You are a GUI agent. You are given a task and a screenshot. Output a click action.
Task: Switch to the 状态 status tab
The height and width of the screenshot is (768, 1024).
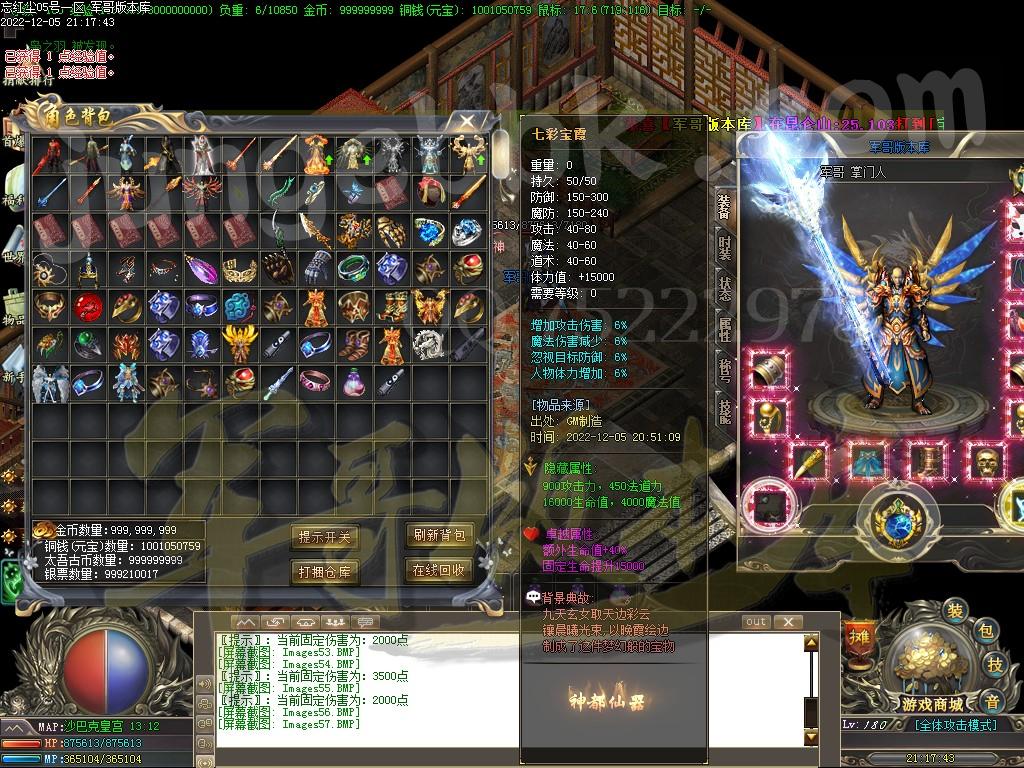click(x=725, y=287)
